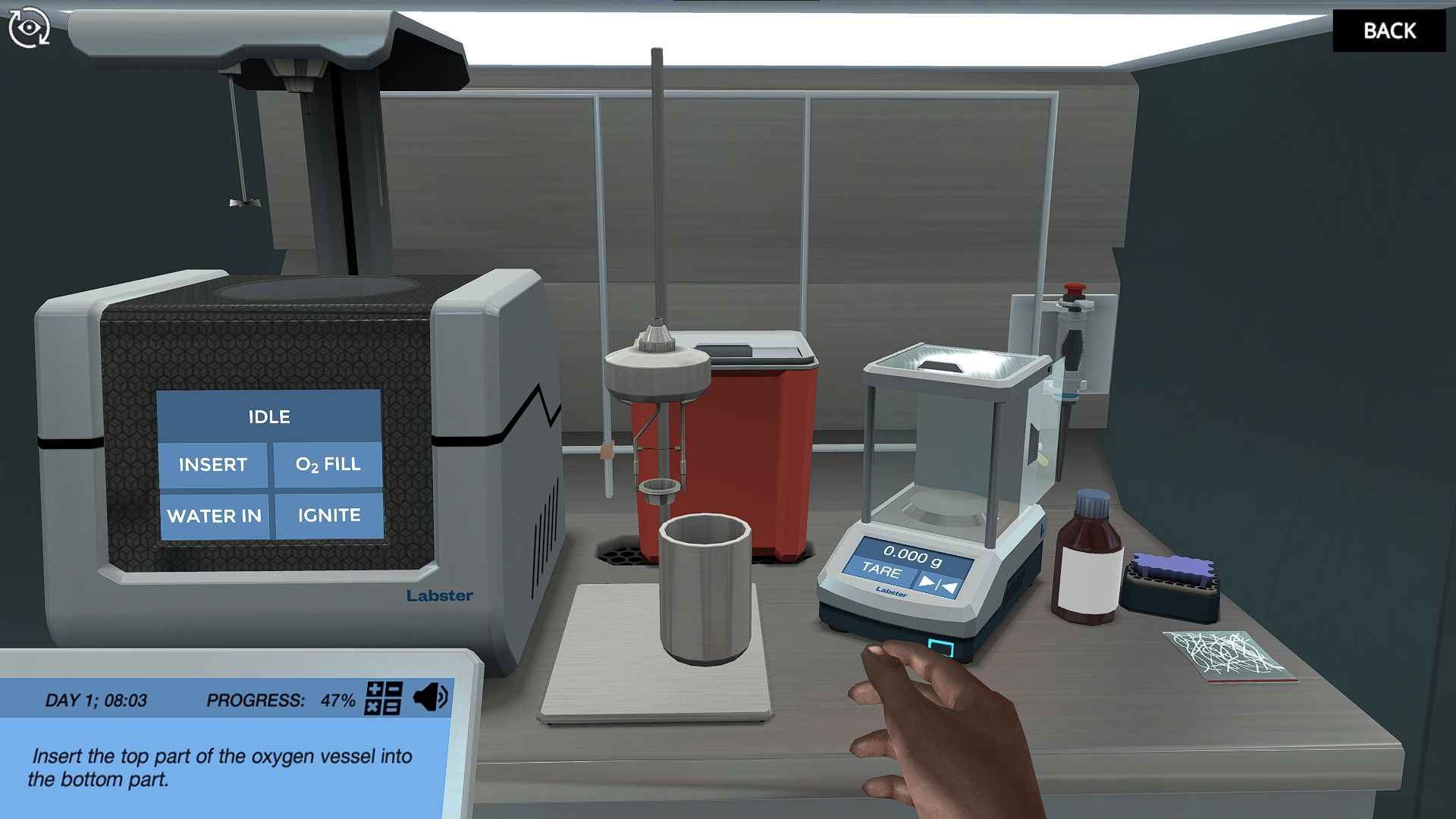Select WATER IN on the calorimeter screen
The width and height of the screenshot is (1456, 819).
coord(215,516)
